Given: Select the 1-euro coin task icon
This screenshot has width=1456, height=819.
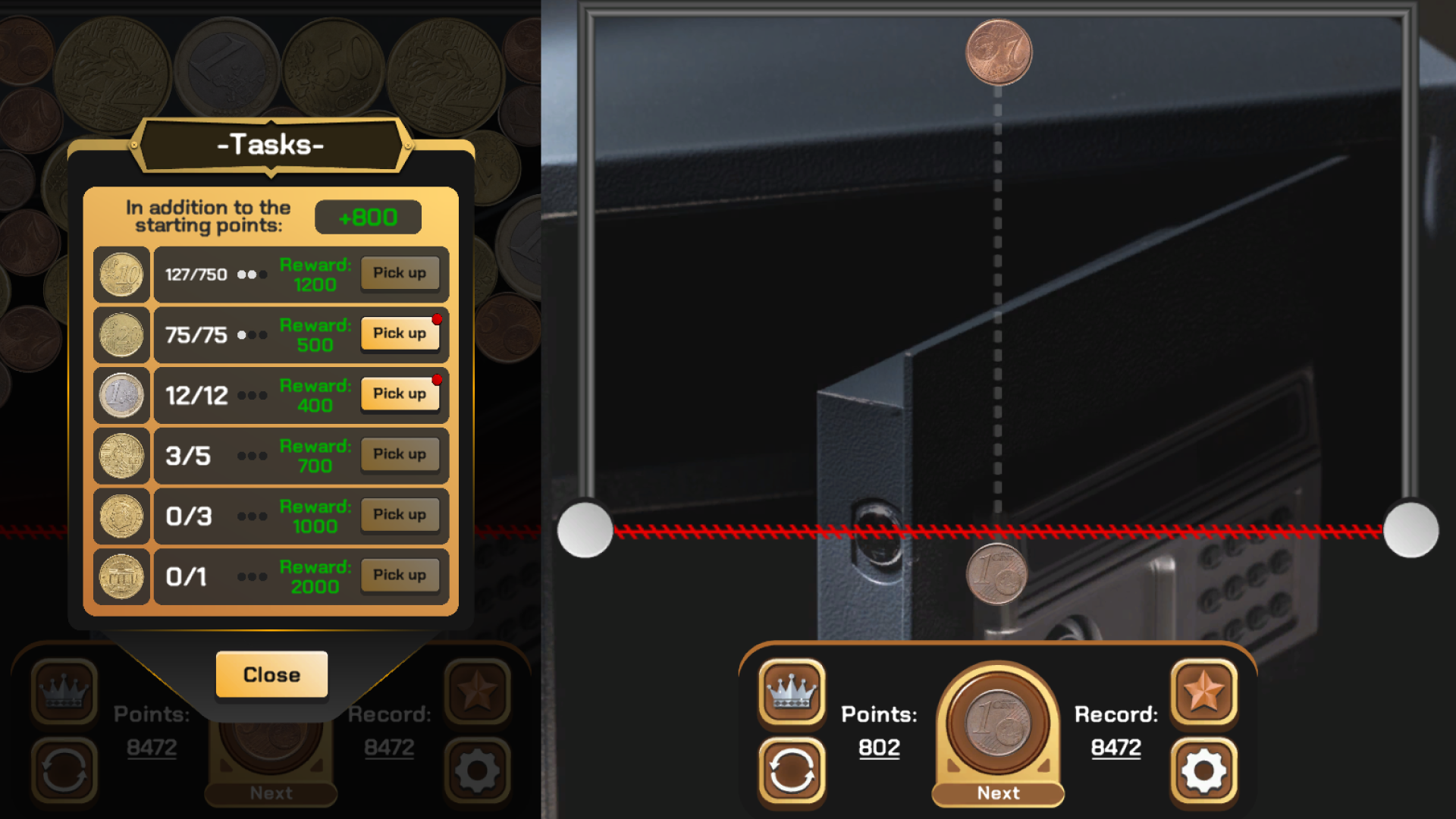Looking at the screenshot, I should (121, 394).
